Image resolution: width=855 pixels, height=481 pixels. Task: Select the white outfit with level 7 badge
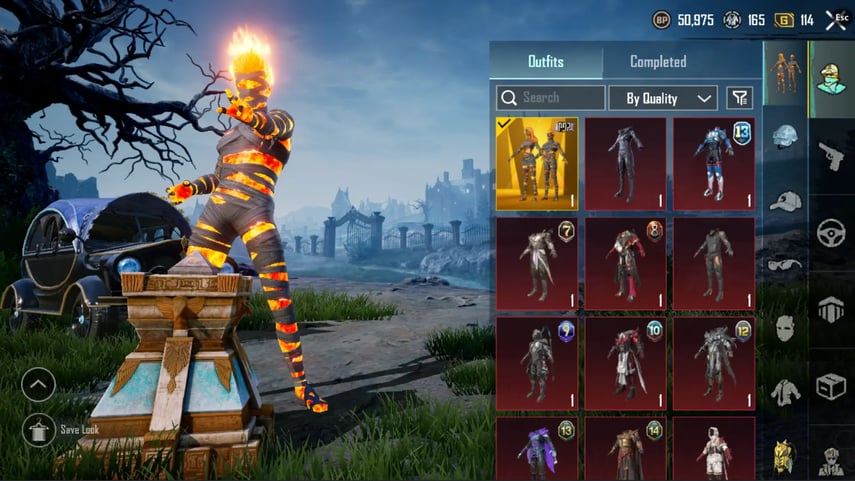point(537,264)
